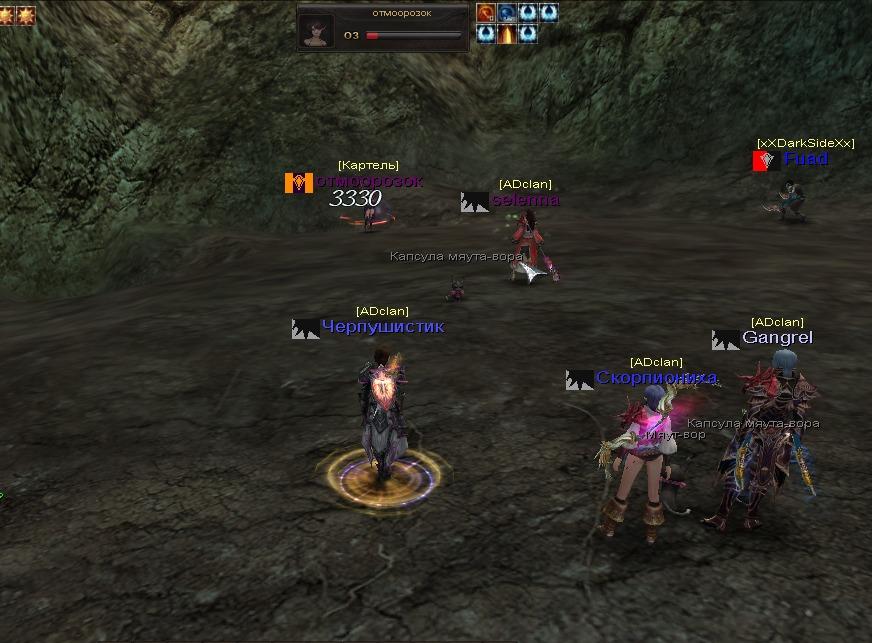Viewport: 872px width, 643px height.
Task: Select the Черпушистик player nameplate
Action: (x=382, y=327)
